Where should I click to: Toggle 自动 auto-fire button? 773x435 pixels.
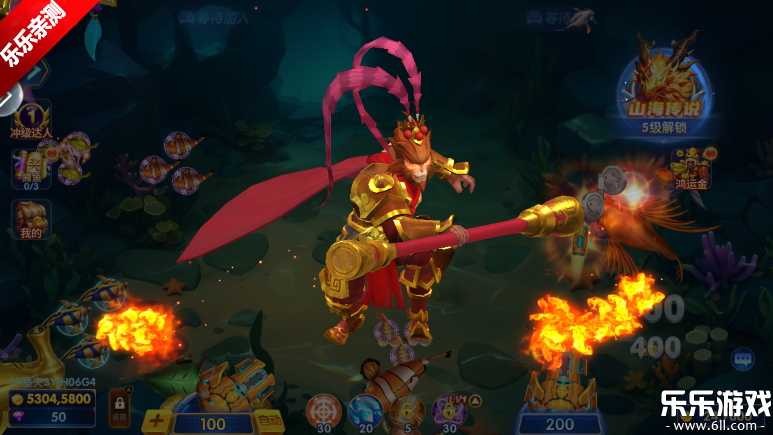[x=266, y=422]
